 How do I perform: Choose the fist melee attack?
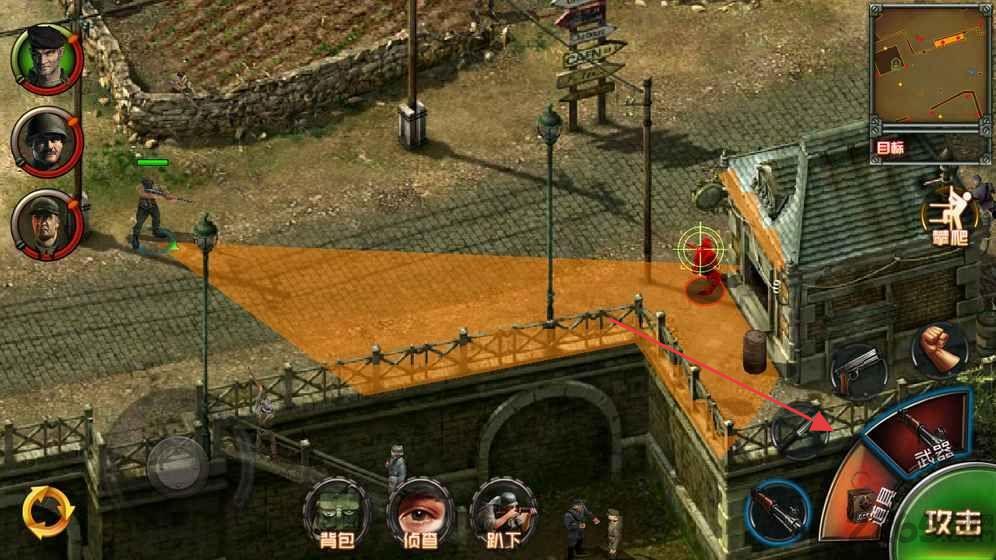[938, 348]
